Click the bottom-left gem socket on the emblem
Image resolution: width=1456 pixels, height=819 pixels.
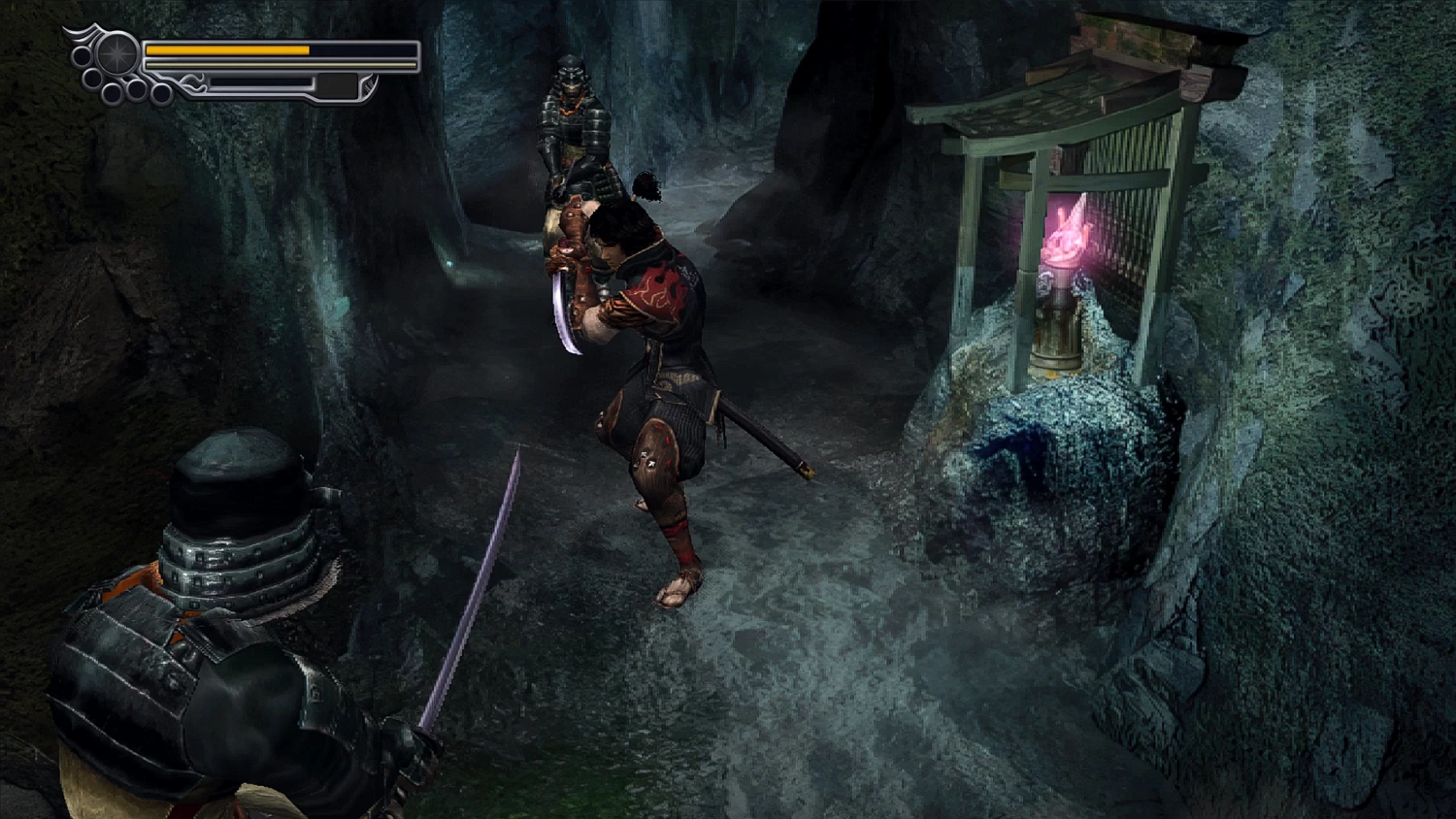pos(92,81)
